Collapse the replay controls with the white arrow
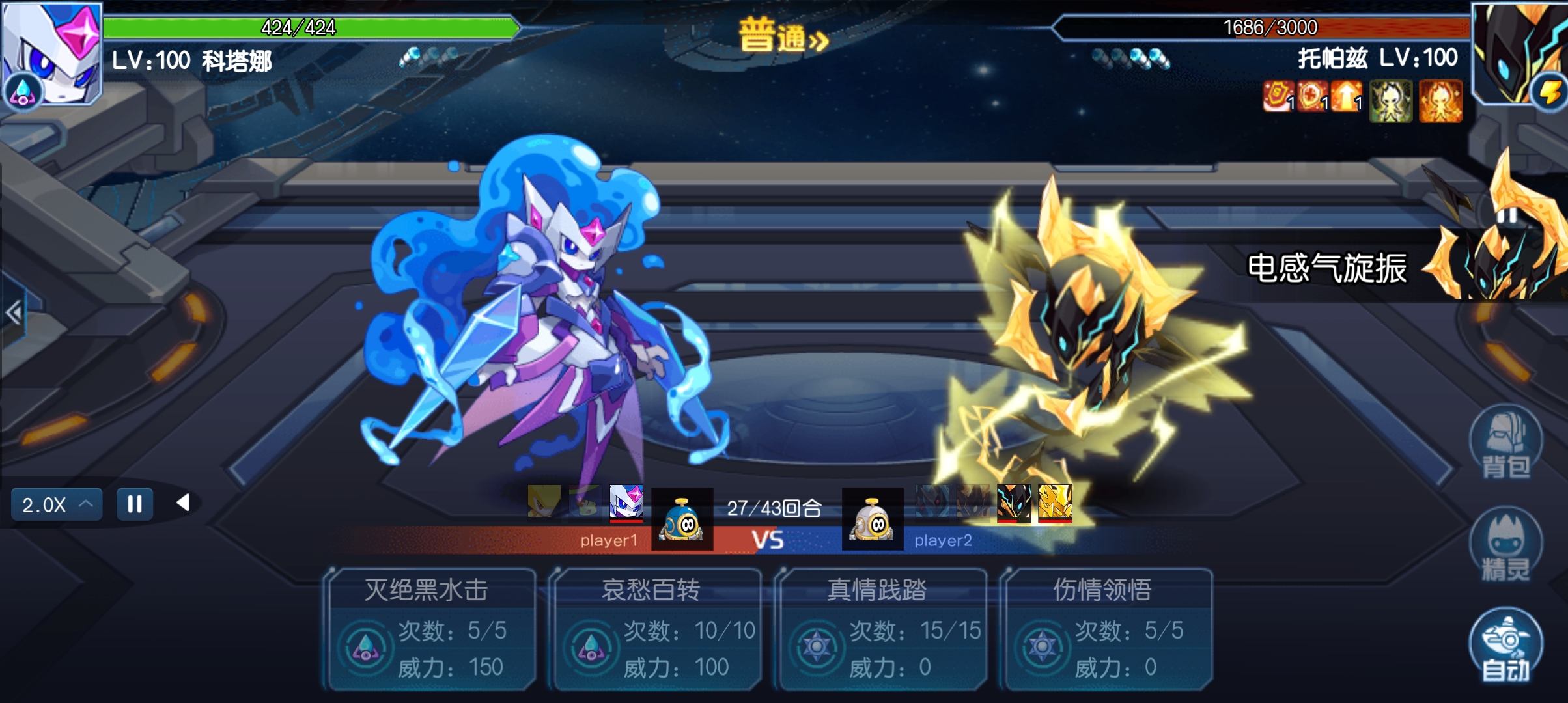 point(184,503)
